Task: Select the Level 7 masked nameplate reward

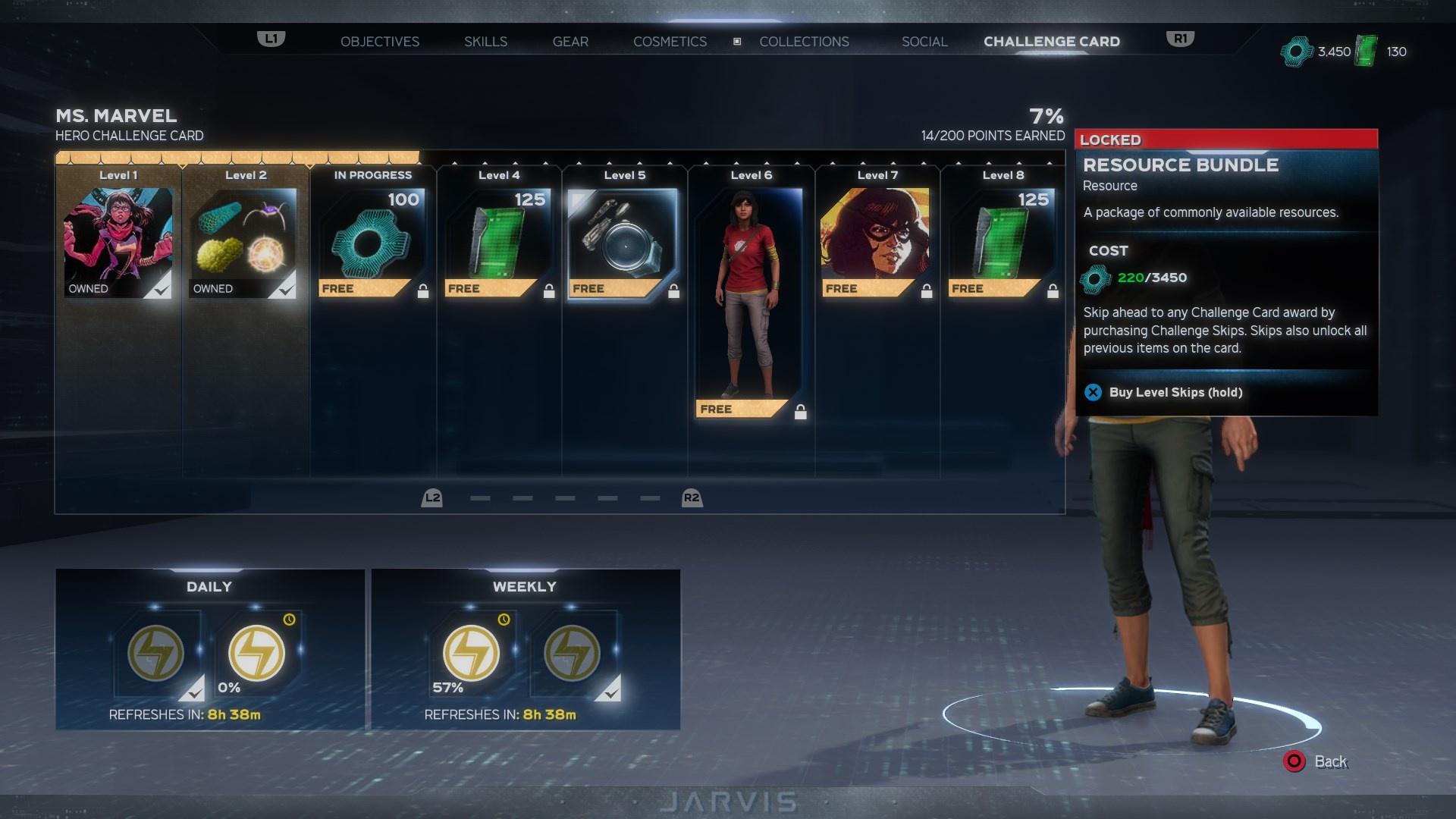Action: click(x=875, y=243)
